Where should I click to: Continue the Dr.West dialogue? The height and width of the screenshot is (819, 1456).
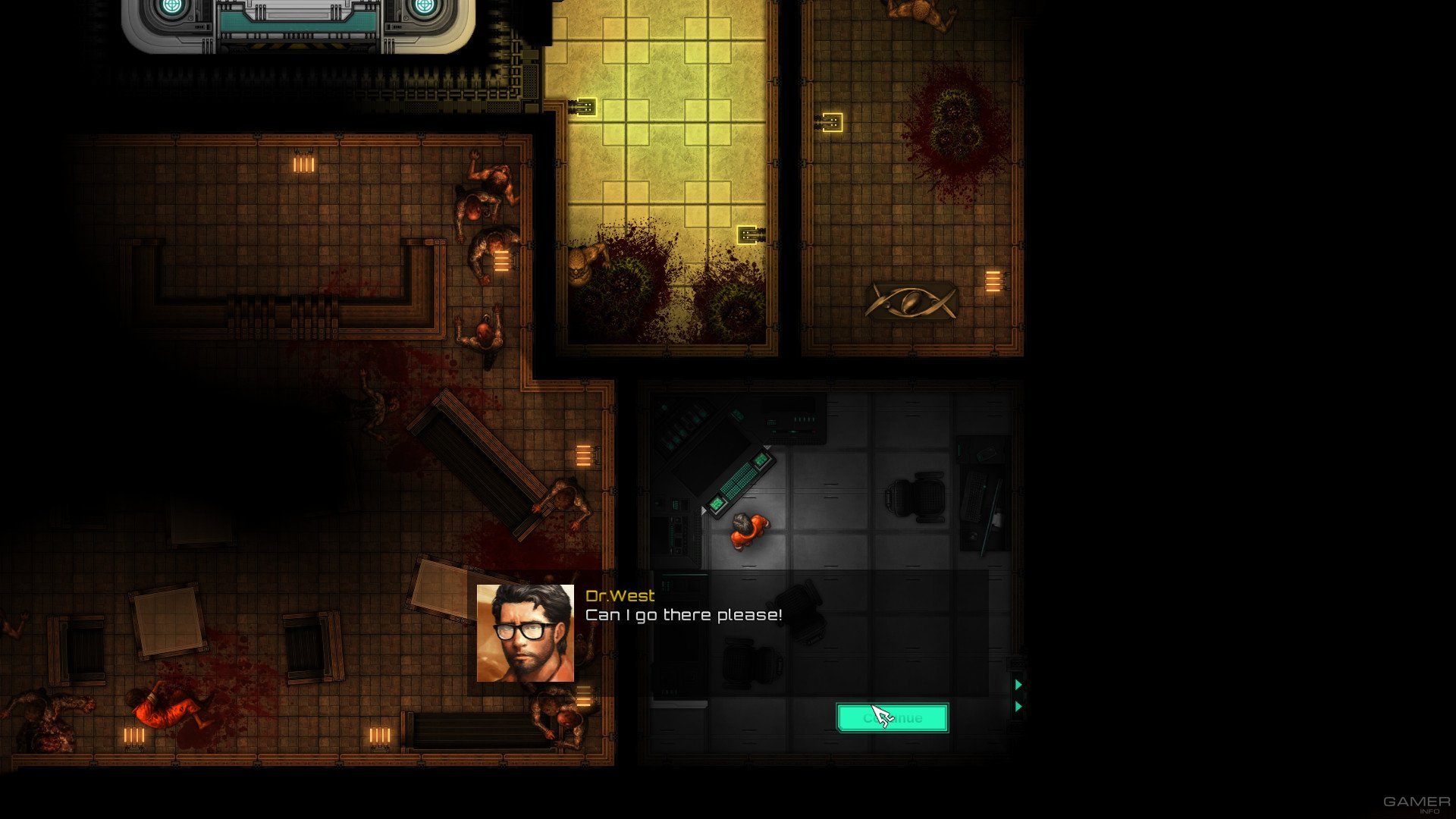(x=892, y=717)
